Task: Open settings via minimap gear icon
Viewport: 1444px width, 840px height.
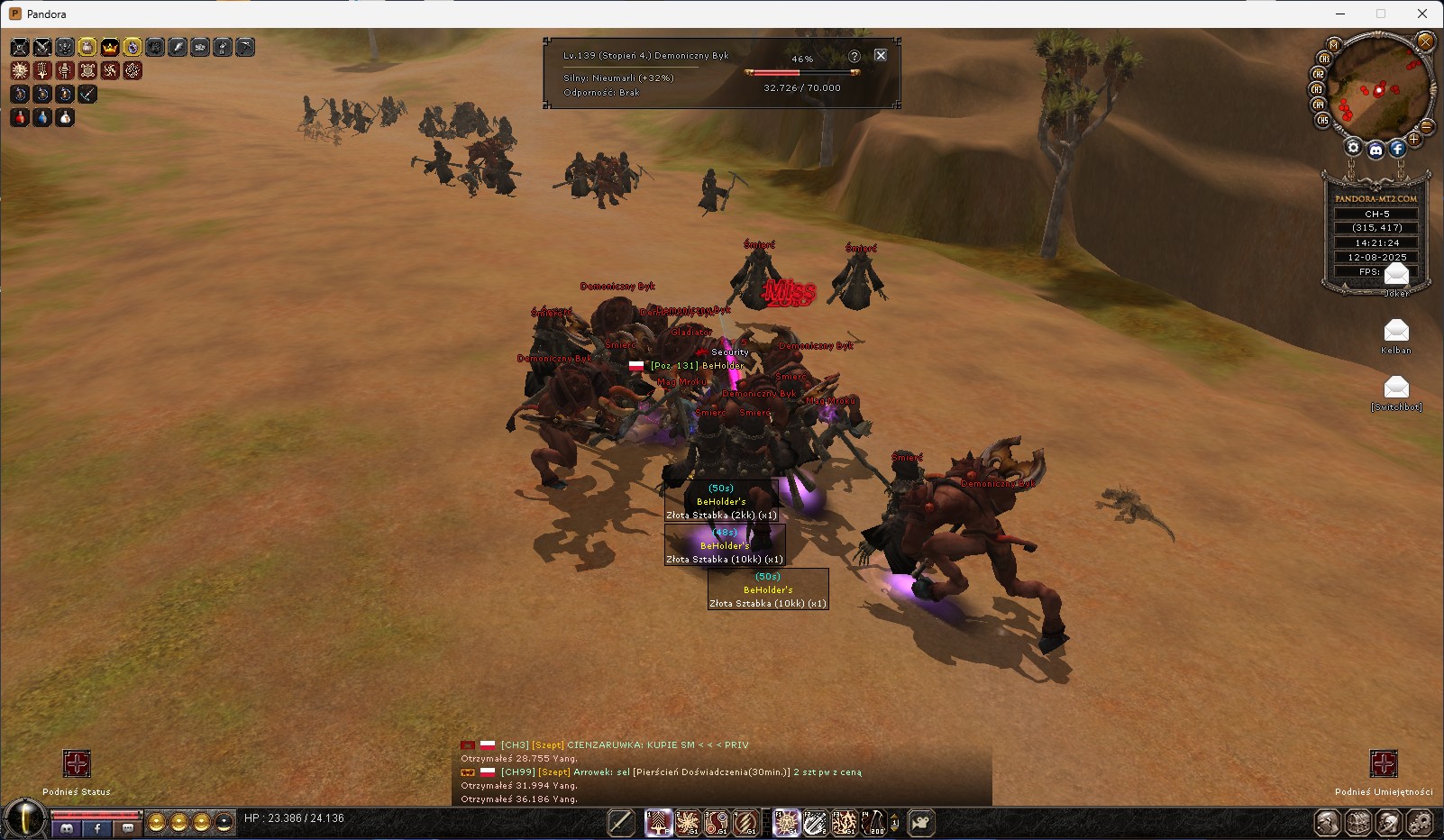Action: click(x=1353, y=148)
